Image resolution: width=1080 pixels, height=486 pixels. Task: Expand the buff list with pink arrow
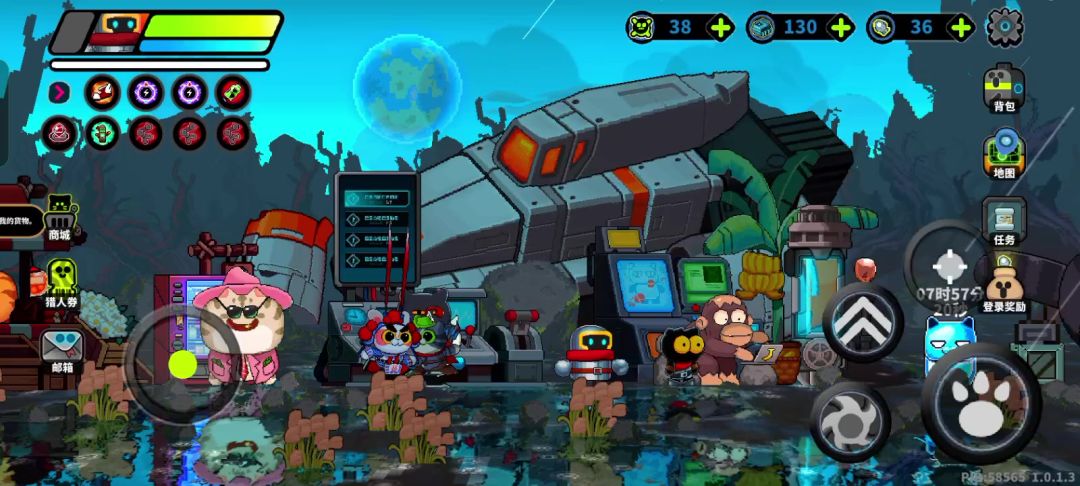(x=60, y=92)
